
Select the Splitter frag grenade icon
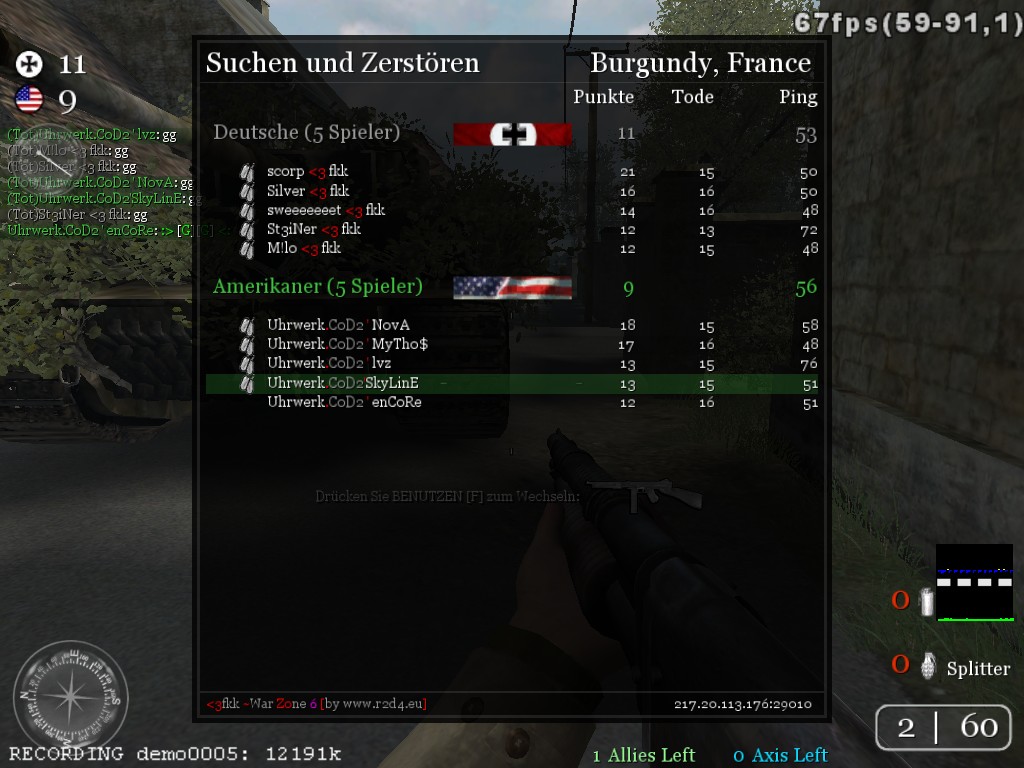click(928, 666)
